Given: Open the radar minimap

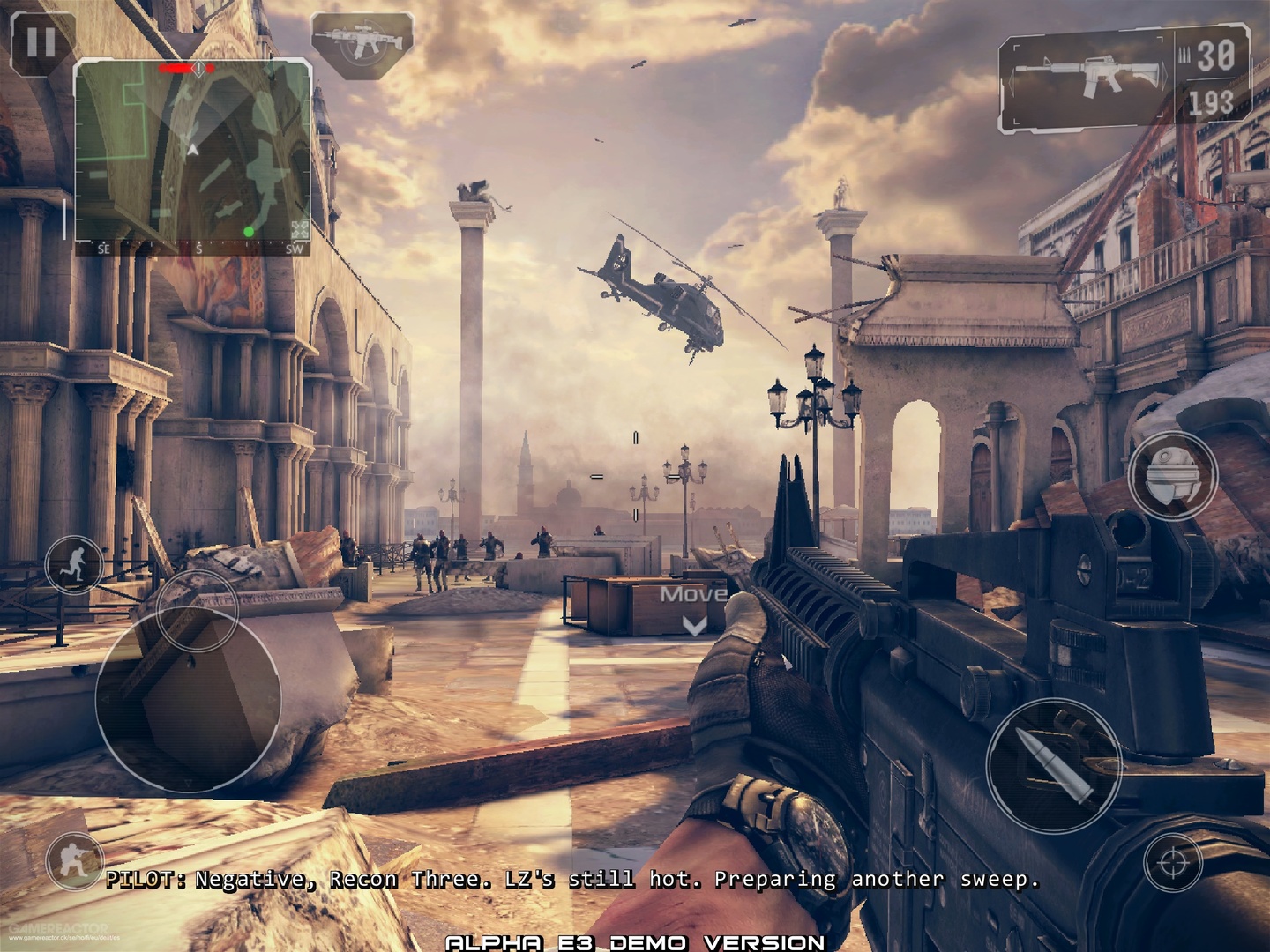Looking at the screenshot, I should click(x=192, y=152).
